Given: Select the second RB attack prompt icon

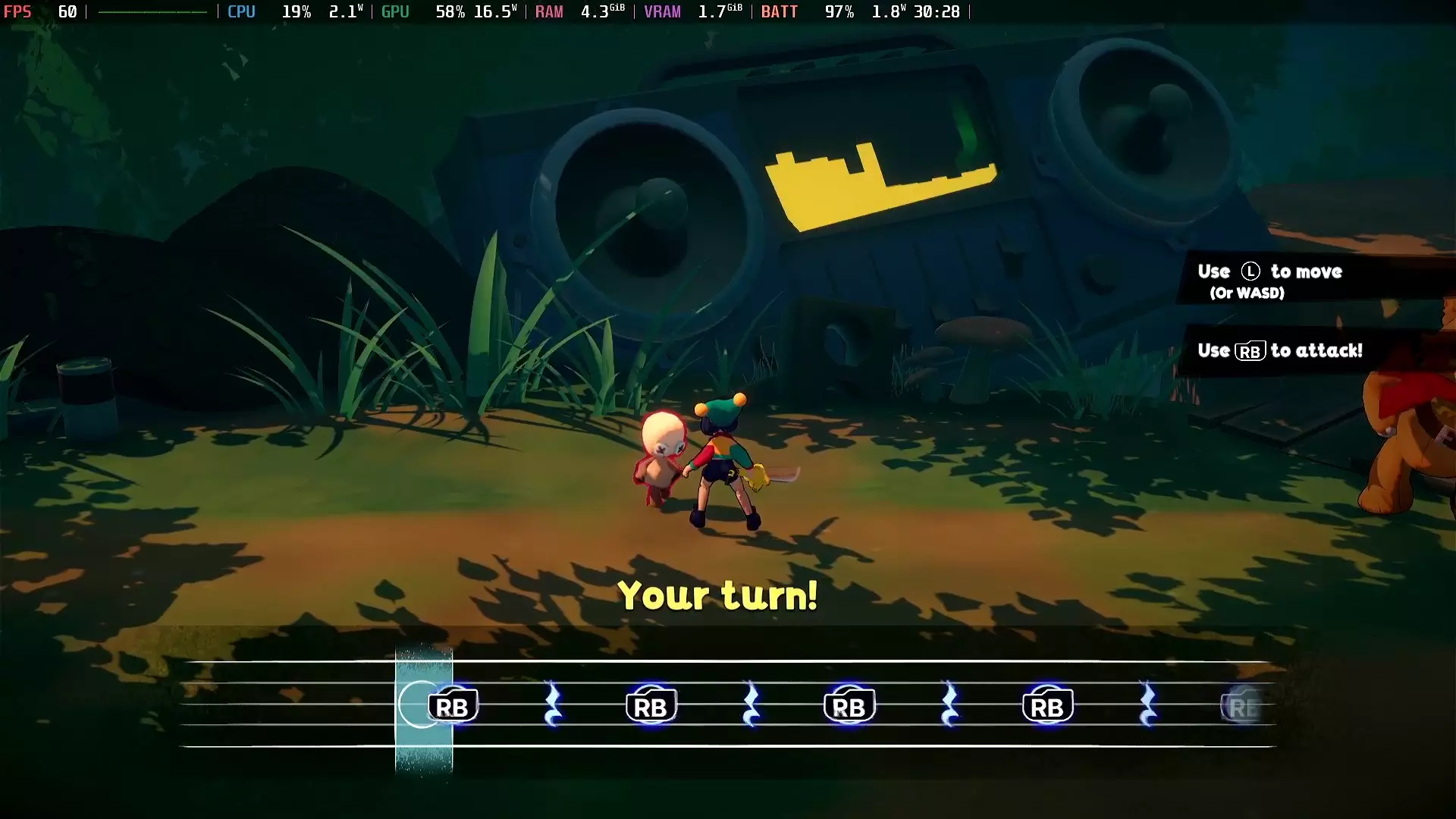Looking at the screenshot, I should click(x=651, y=704).
